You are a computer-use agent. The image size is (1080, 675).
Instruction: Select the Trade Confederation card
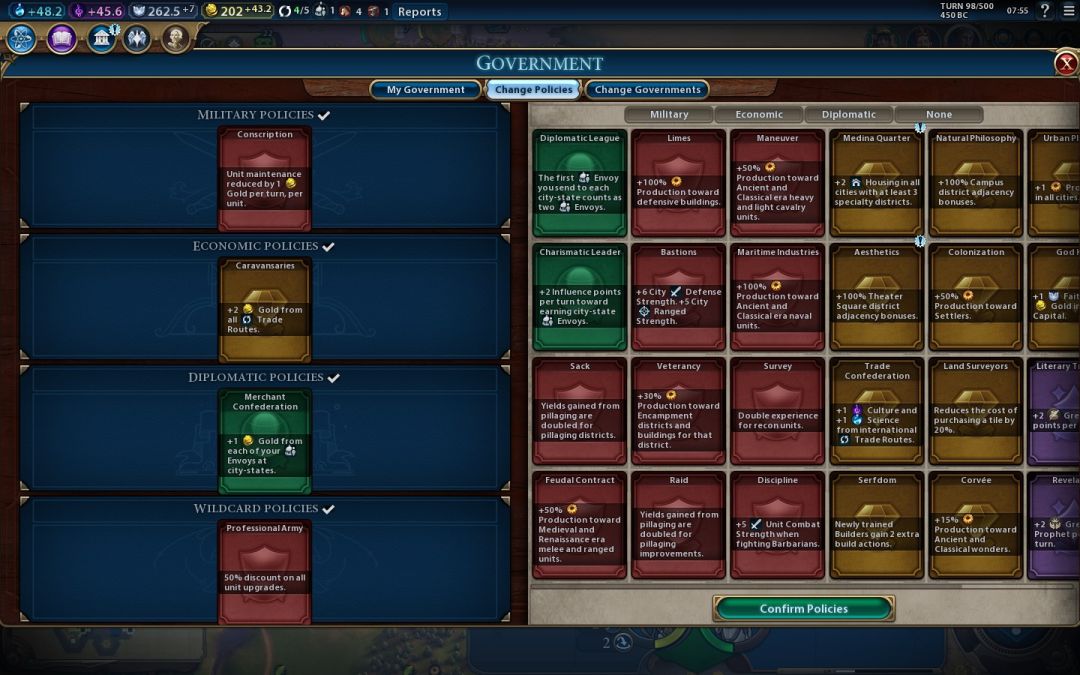tap(876, 411)
